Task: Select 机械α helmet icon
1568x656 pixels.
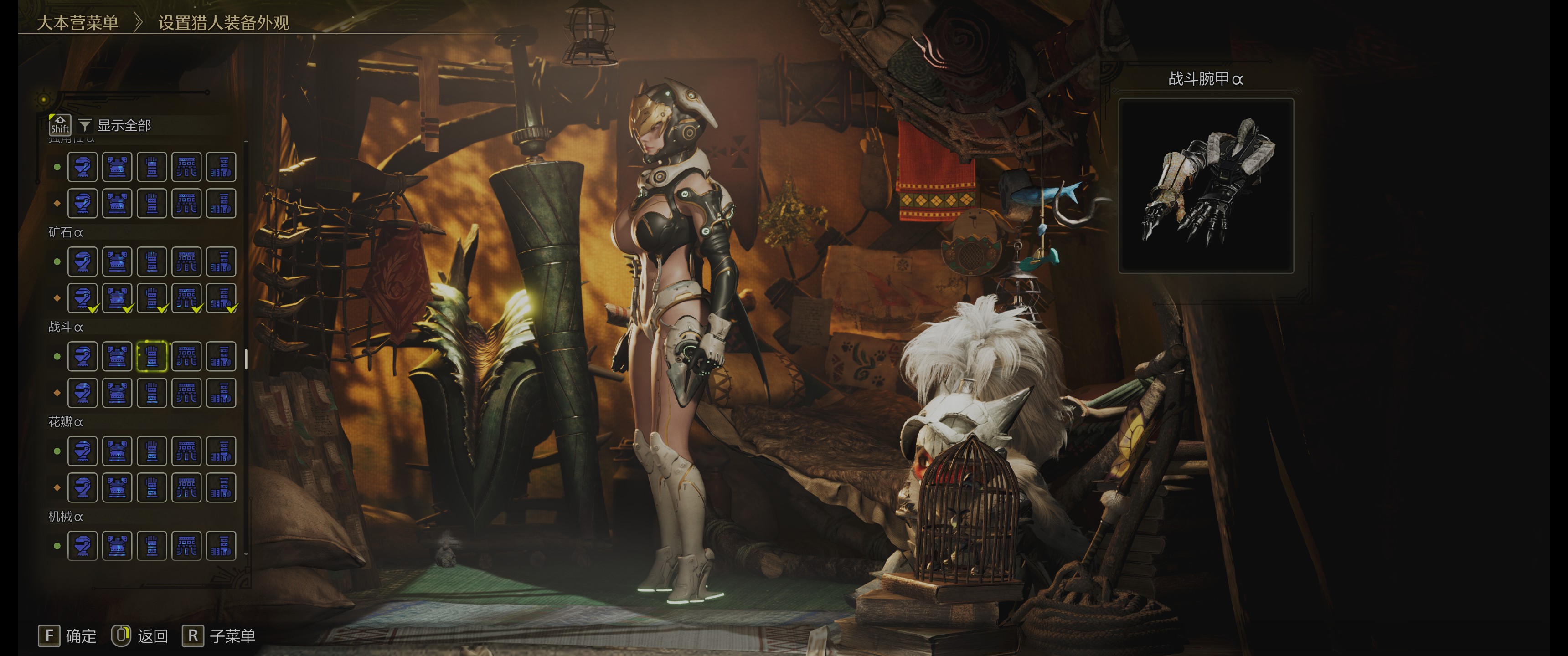Action: tap(82, 546)
